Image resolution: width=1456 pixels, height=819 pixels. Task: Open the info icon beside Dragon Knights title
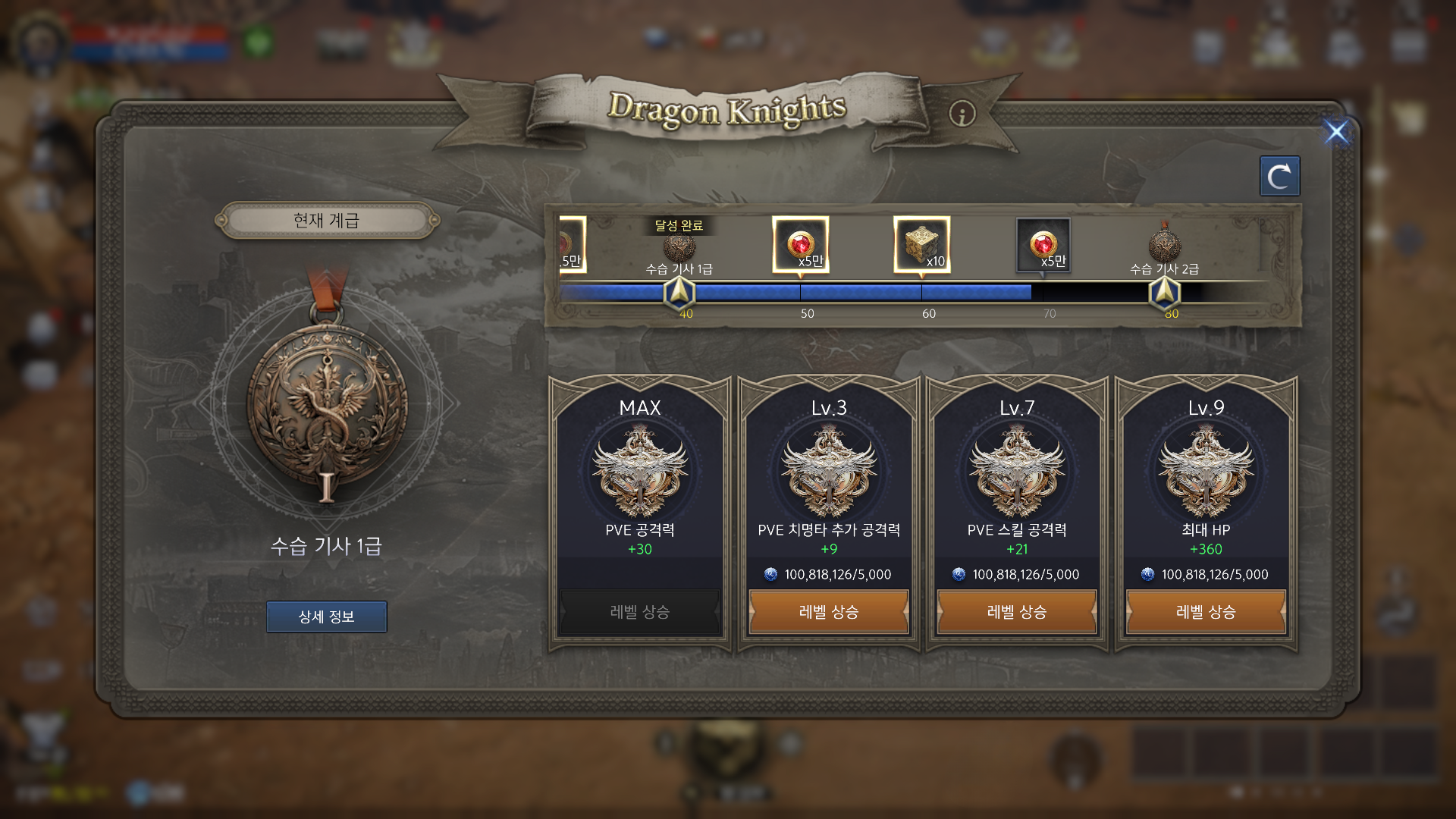(x=962, y=115)
